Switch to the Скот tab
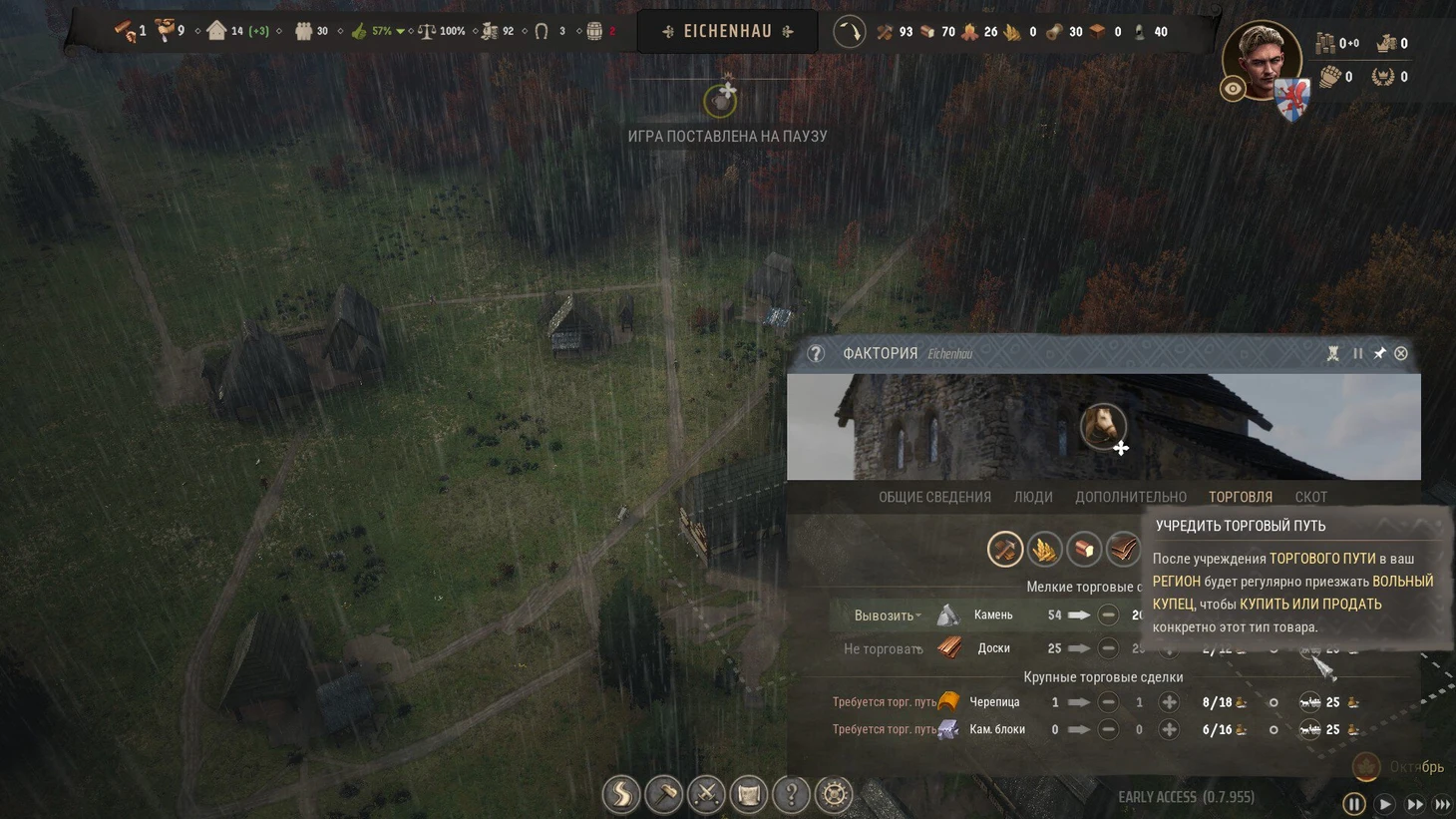 (1310, 497)
